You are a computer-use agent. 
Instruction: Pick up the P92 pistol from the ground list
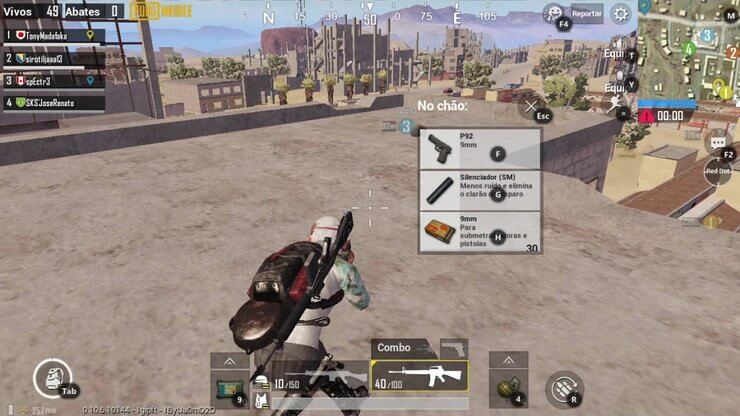click(x=480, y=149)
